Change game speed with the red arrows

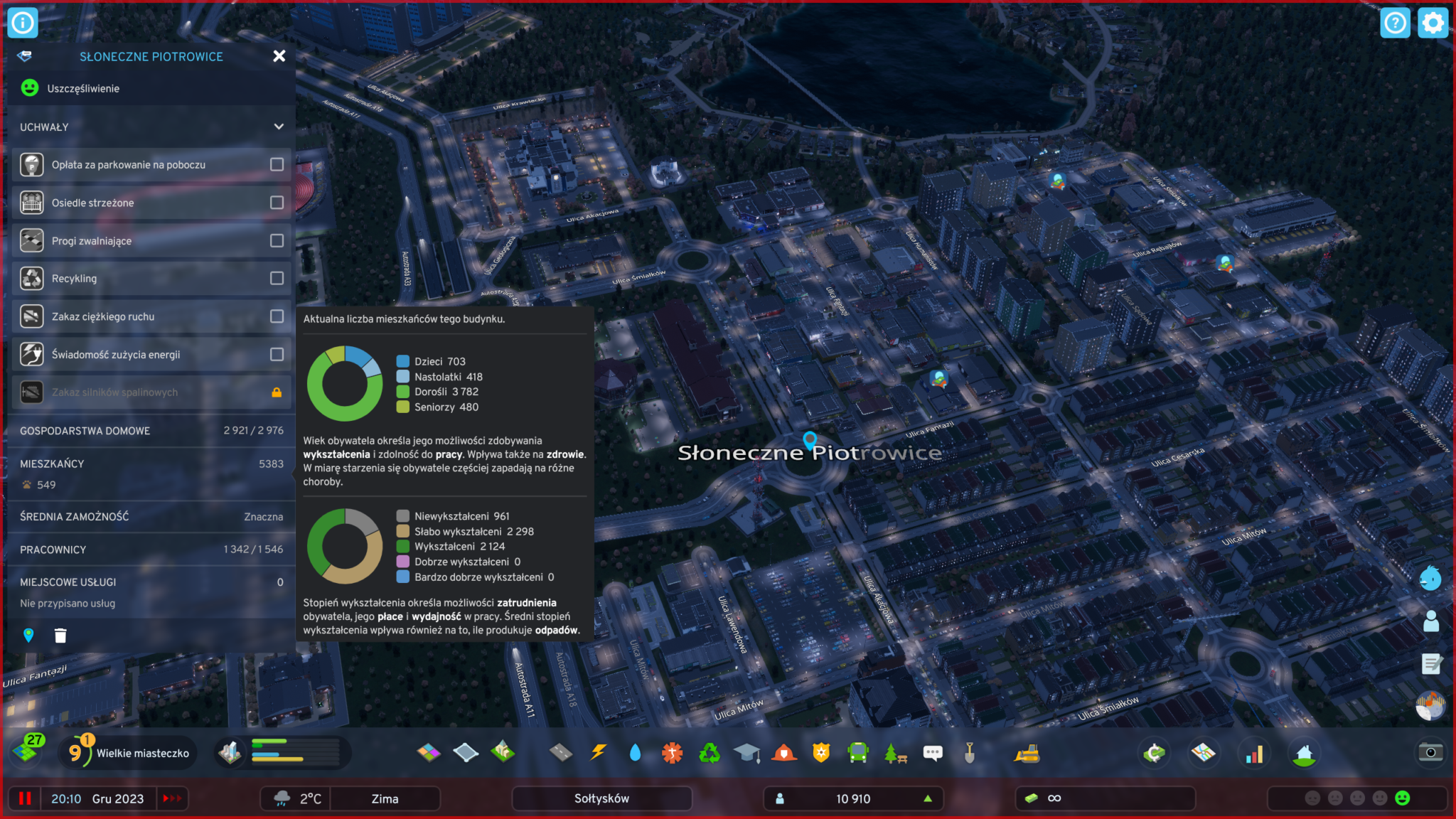tap(172, 798)
